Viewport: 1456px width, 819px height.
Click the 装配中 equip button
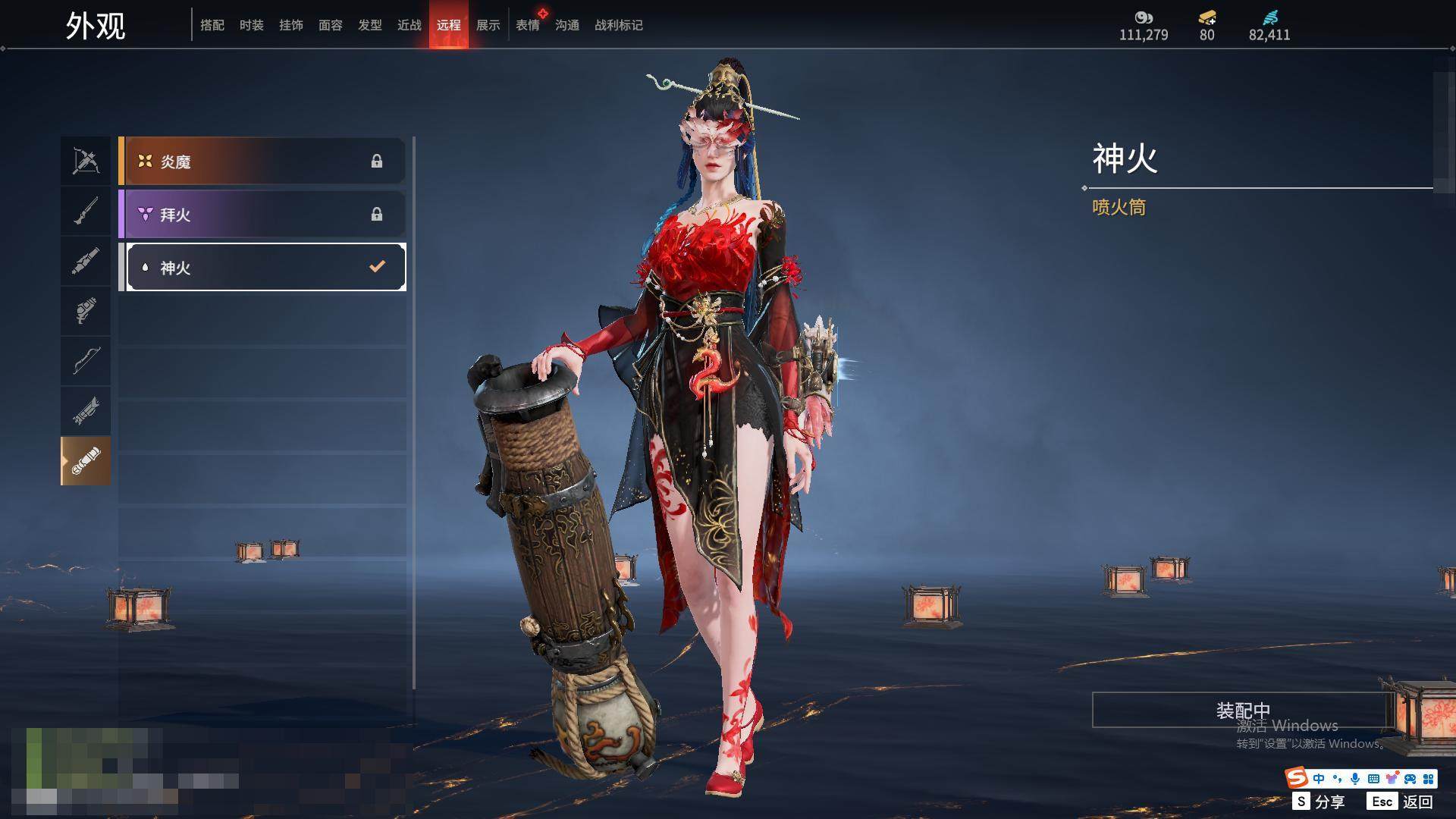coord(1242,710)
